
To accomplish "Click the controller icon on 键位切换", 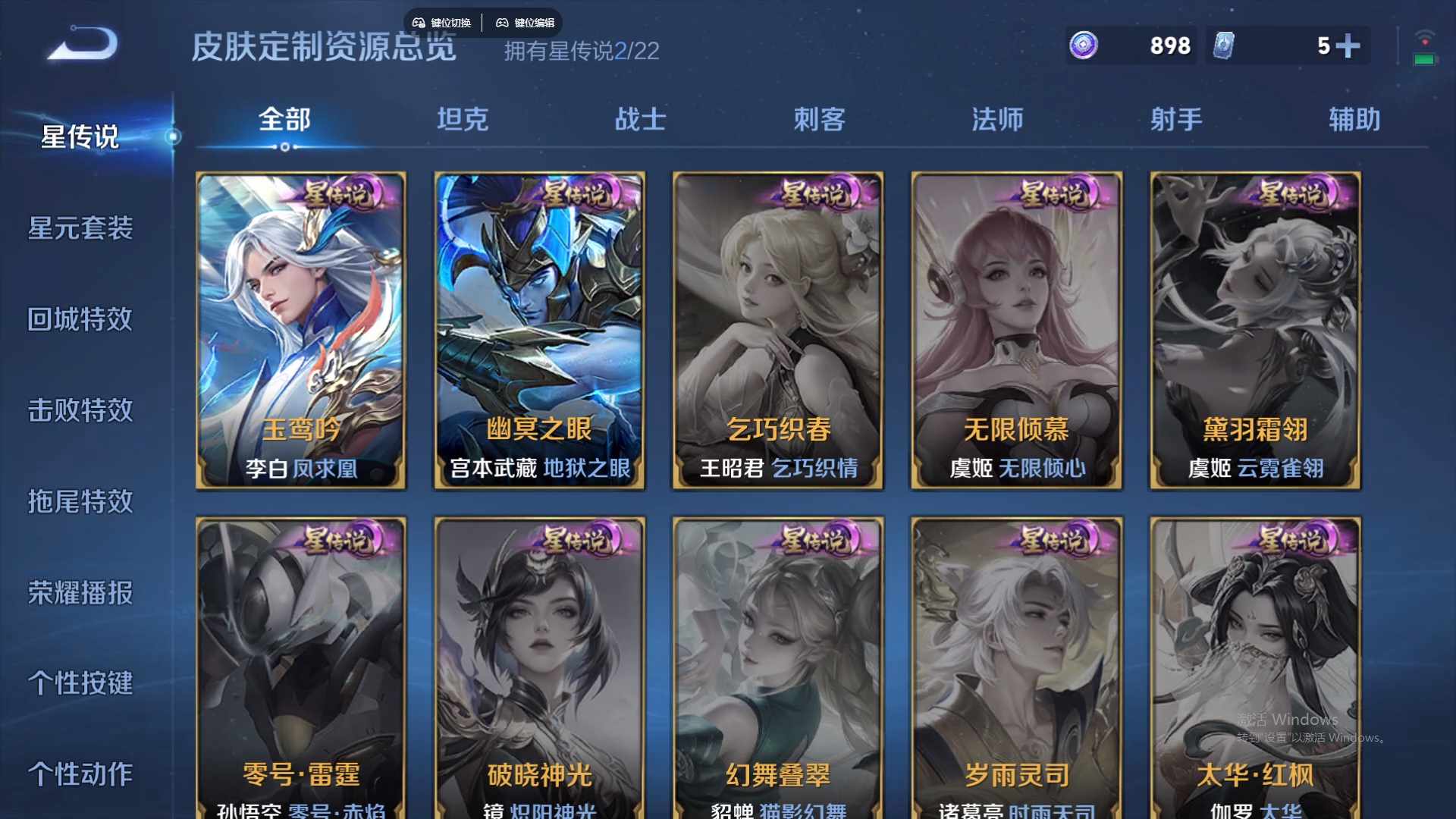I will [417, 23].
